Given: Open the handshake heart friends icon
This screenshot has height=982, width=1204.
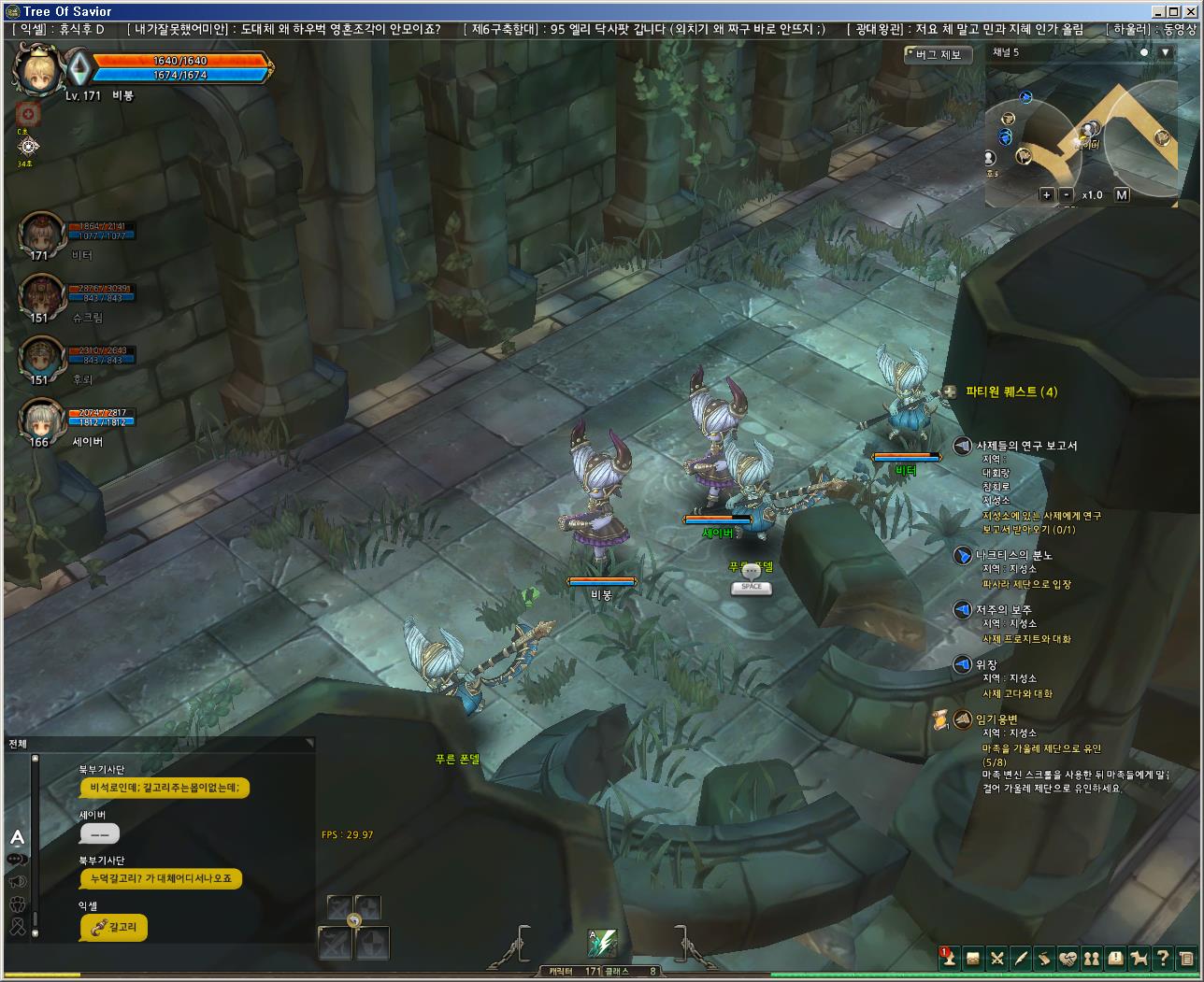Looking at the screenshot, I should coord(1068,959).
